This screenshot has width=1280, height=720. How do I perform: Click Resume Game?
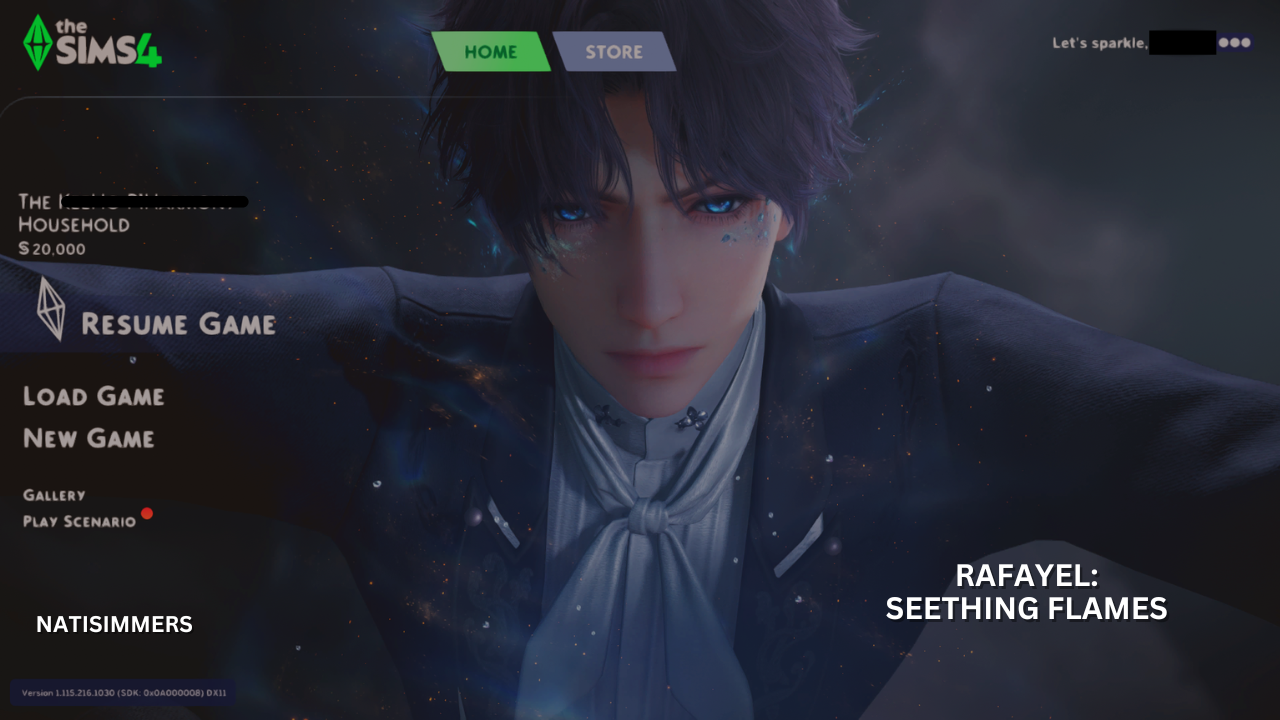click(x=178, y=323)
